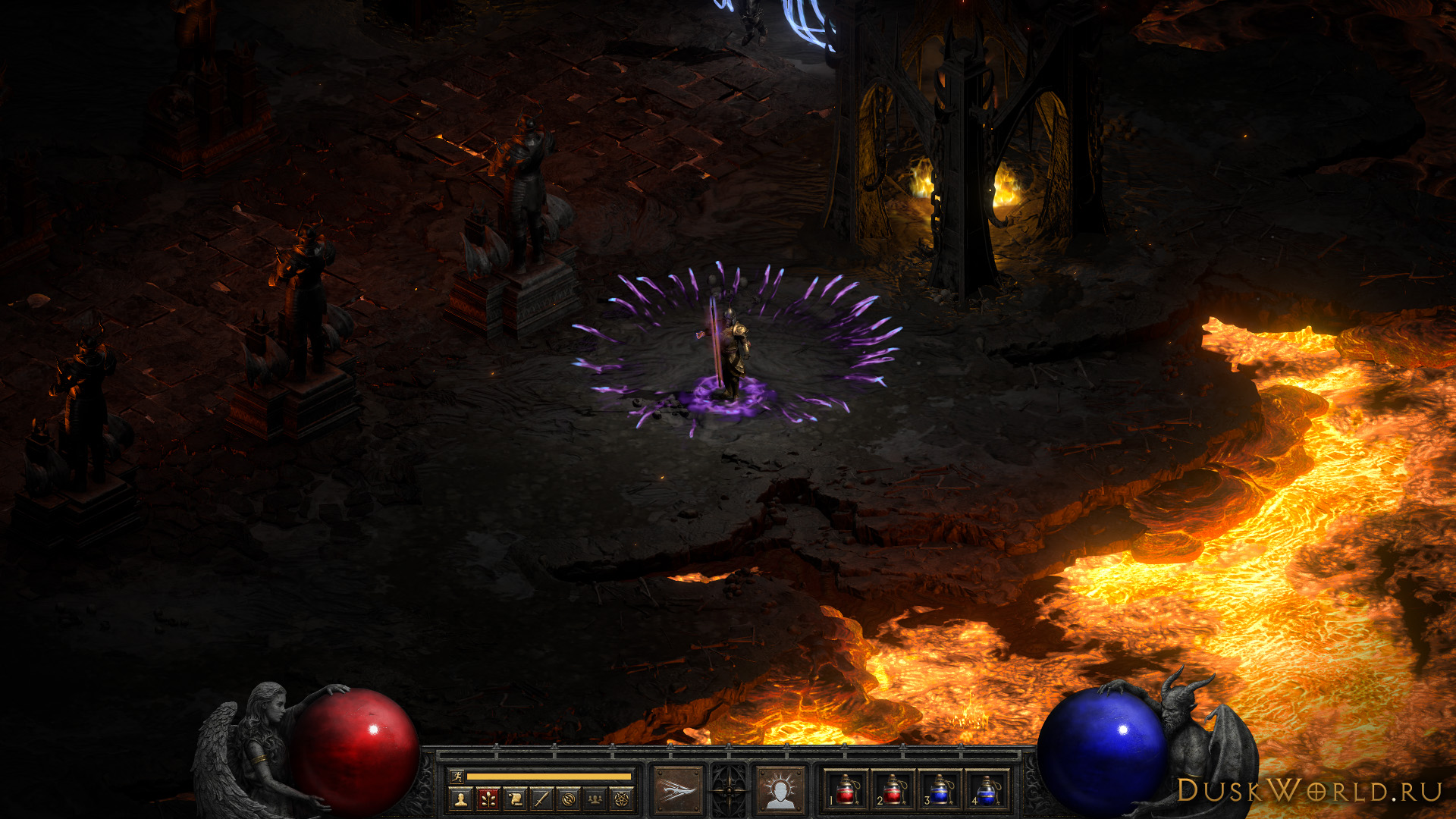The image size is (1456, 819).
Task: Select the right-click aura skill slot
Action: tap(780, 790)
